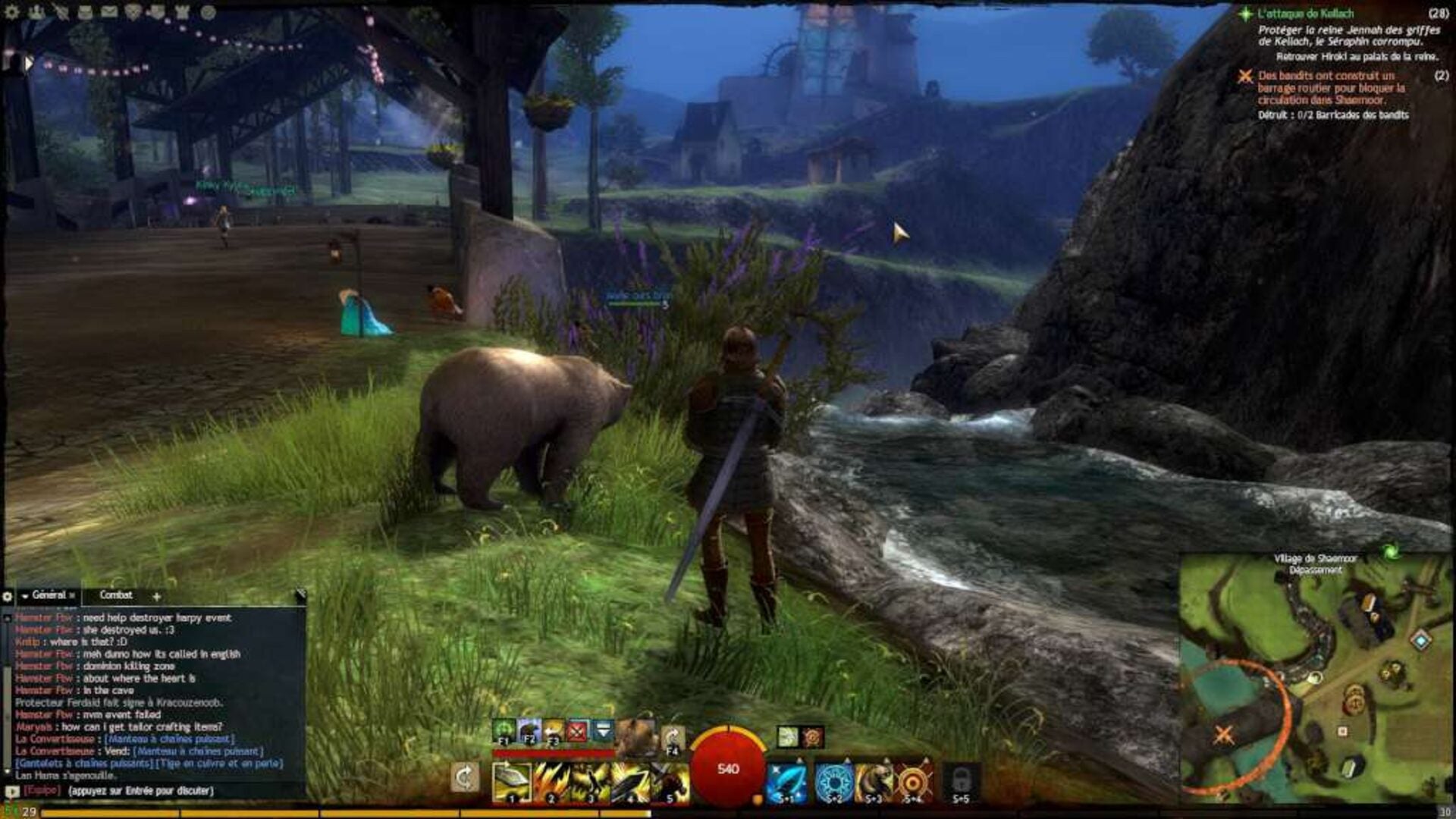Switch to the Combat chat tab
Viewport: 1456px width, 819px height.
116,595
